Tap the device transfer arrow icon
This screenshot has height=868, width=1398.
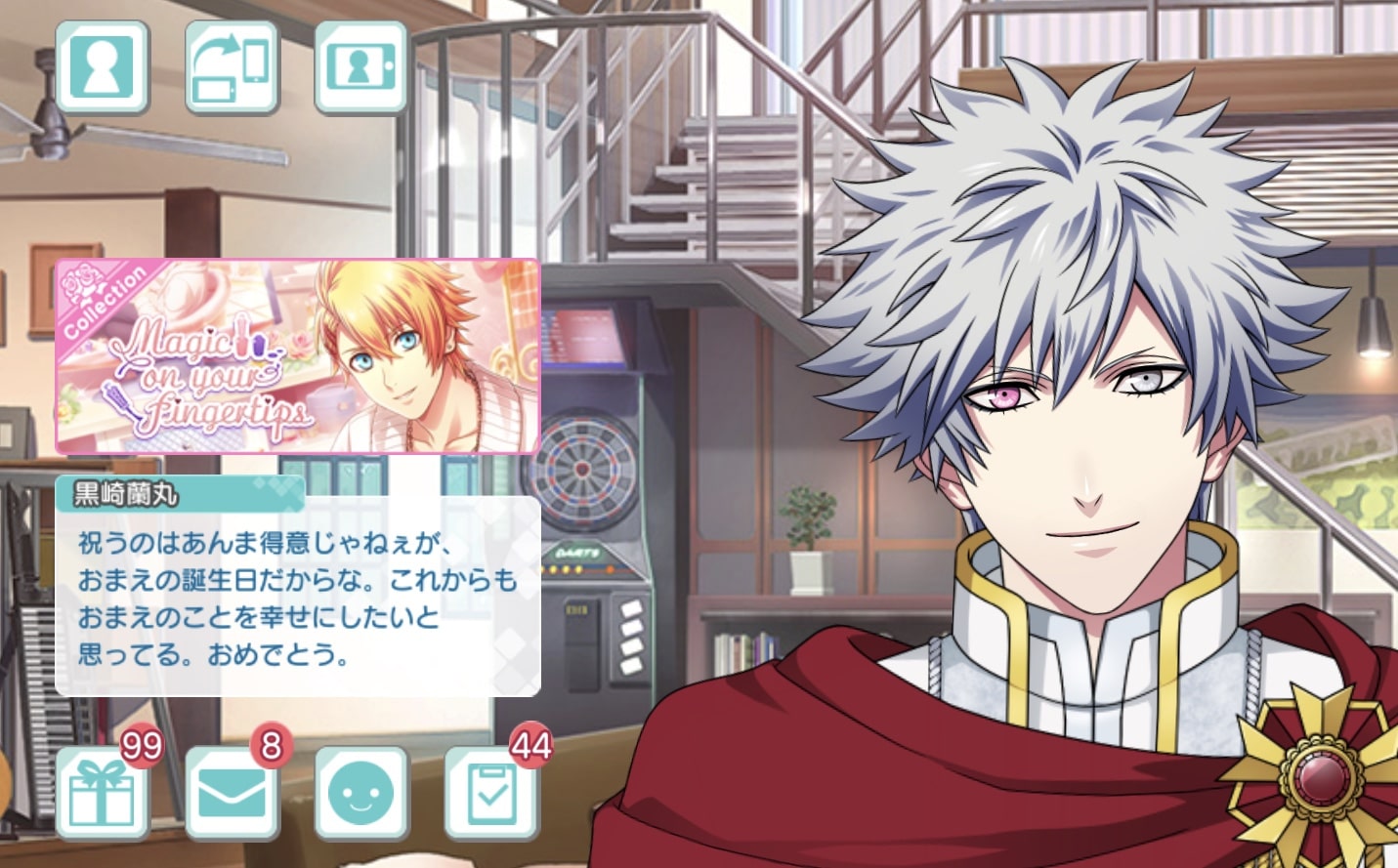[232, 67]
